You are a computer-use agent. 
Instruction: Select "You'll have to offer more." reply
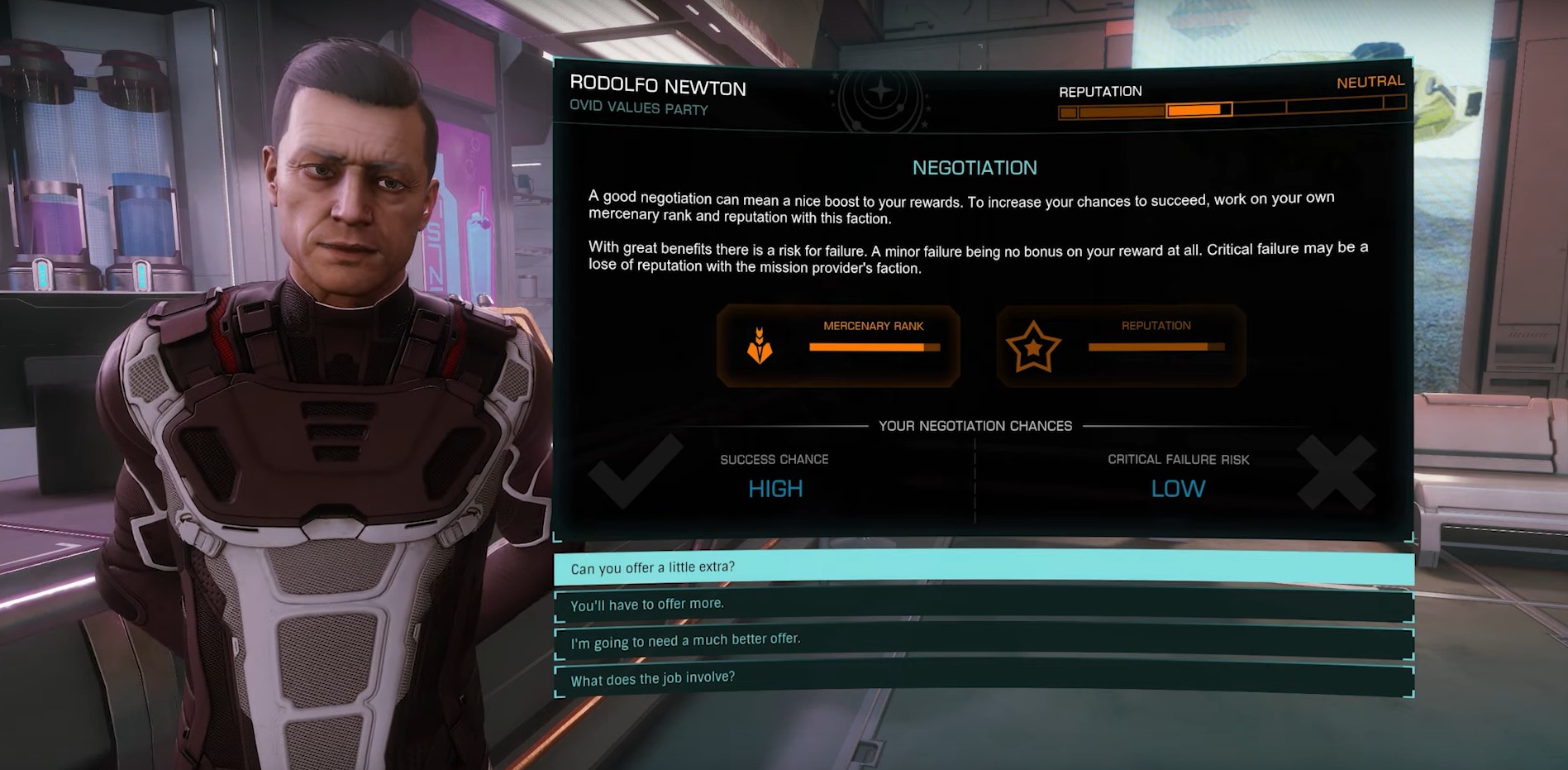click(x=983, y=605)
